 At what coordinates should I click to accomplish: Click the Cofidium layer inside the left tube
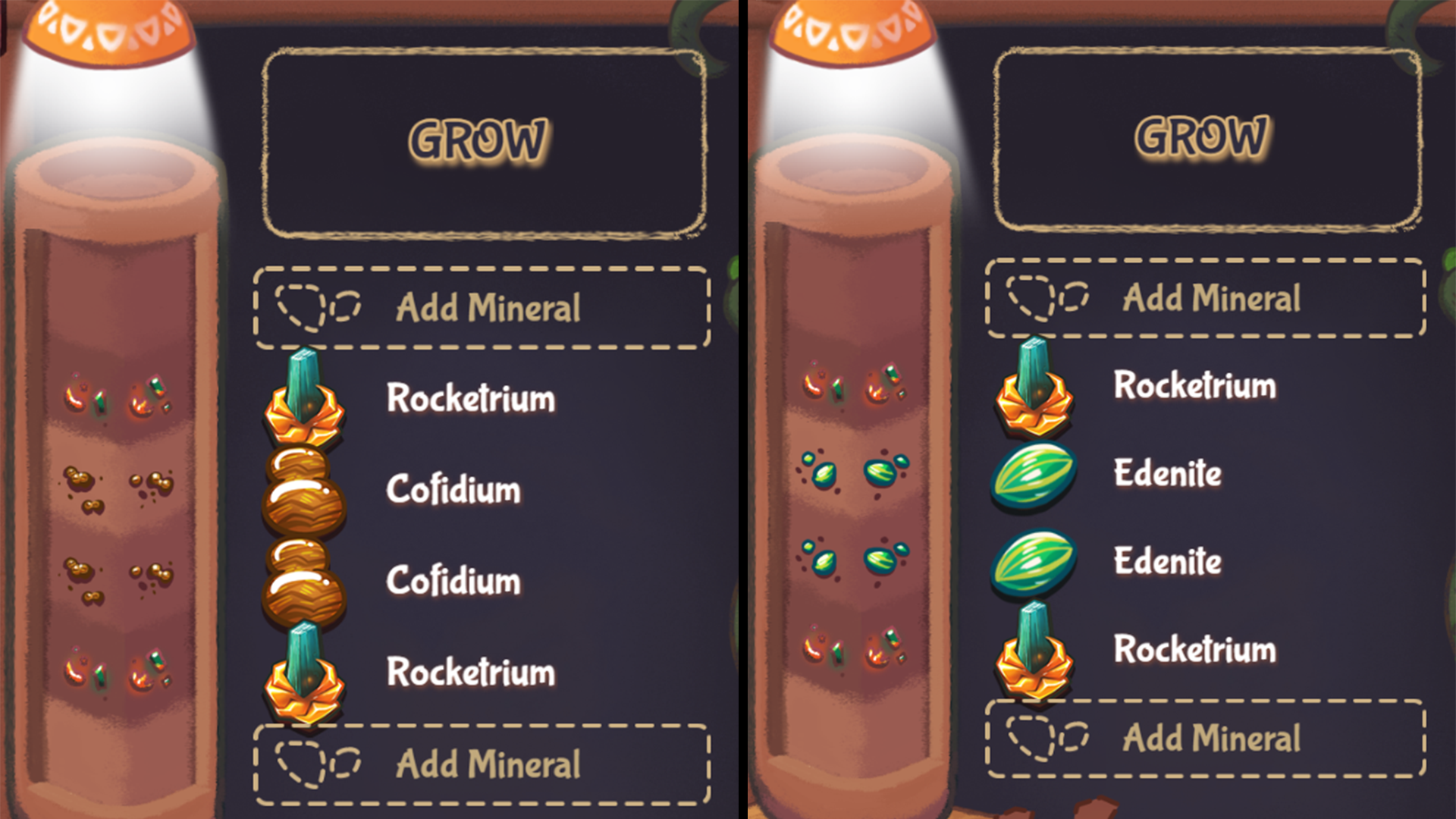[x=118, y=485]
